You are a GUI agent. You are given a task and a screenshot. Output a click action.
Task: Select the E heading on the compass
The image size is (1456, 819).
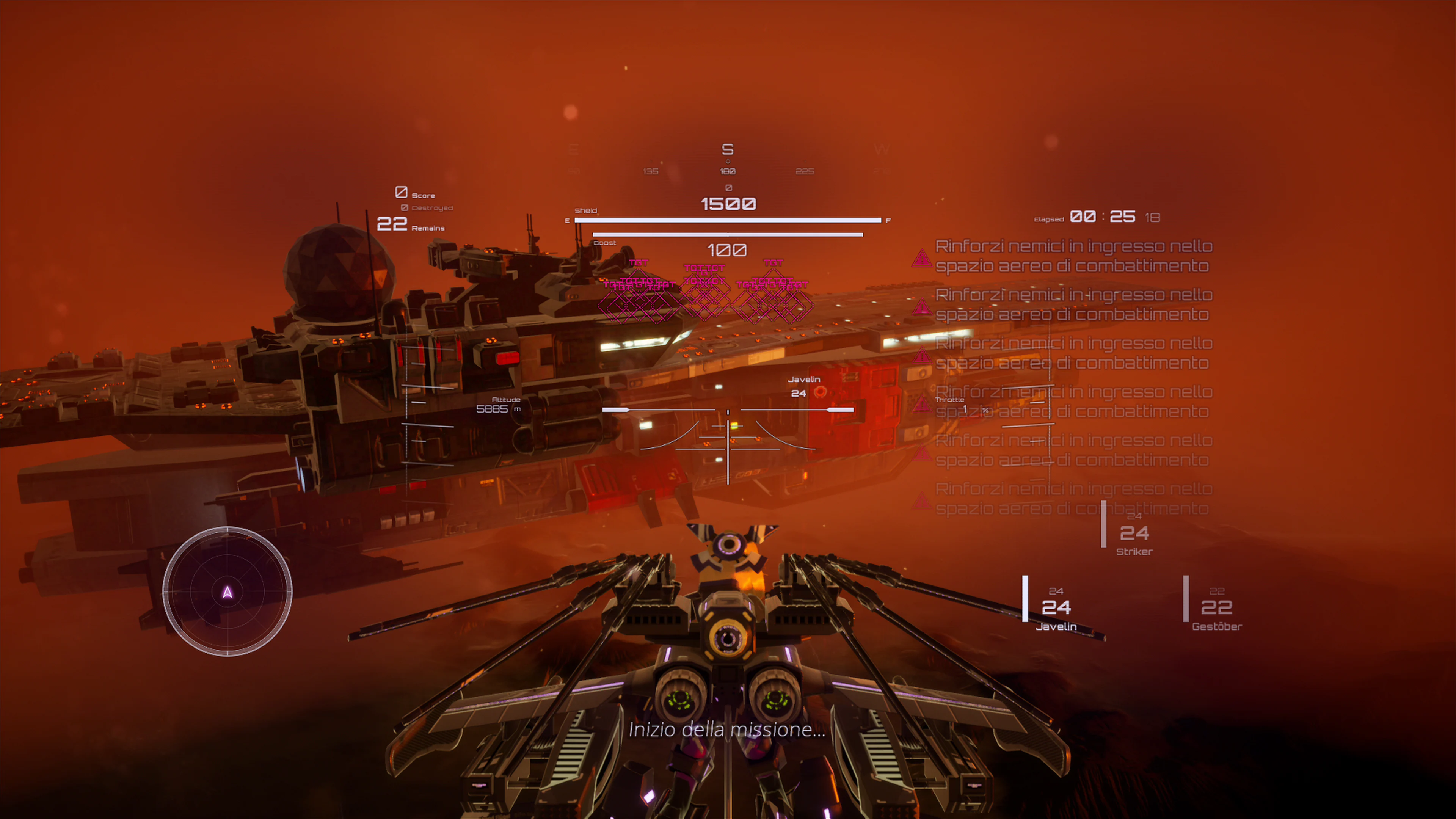pyautogui.click(x=573, y=148)
